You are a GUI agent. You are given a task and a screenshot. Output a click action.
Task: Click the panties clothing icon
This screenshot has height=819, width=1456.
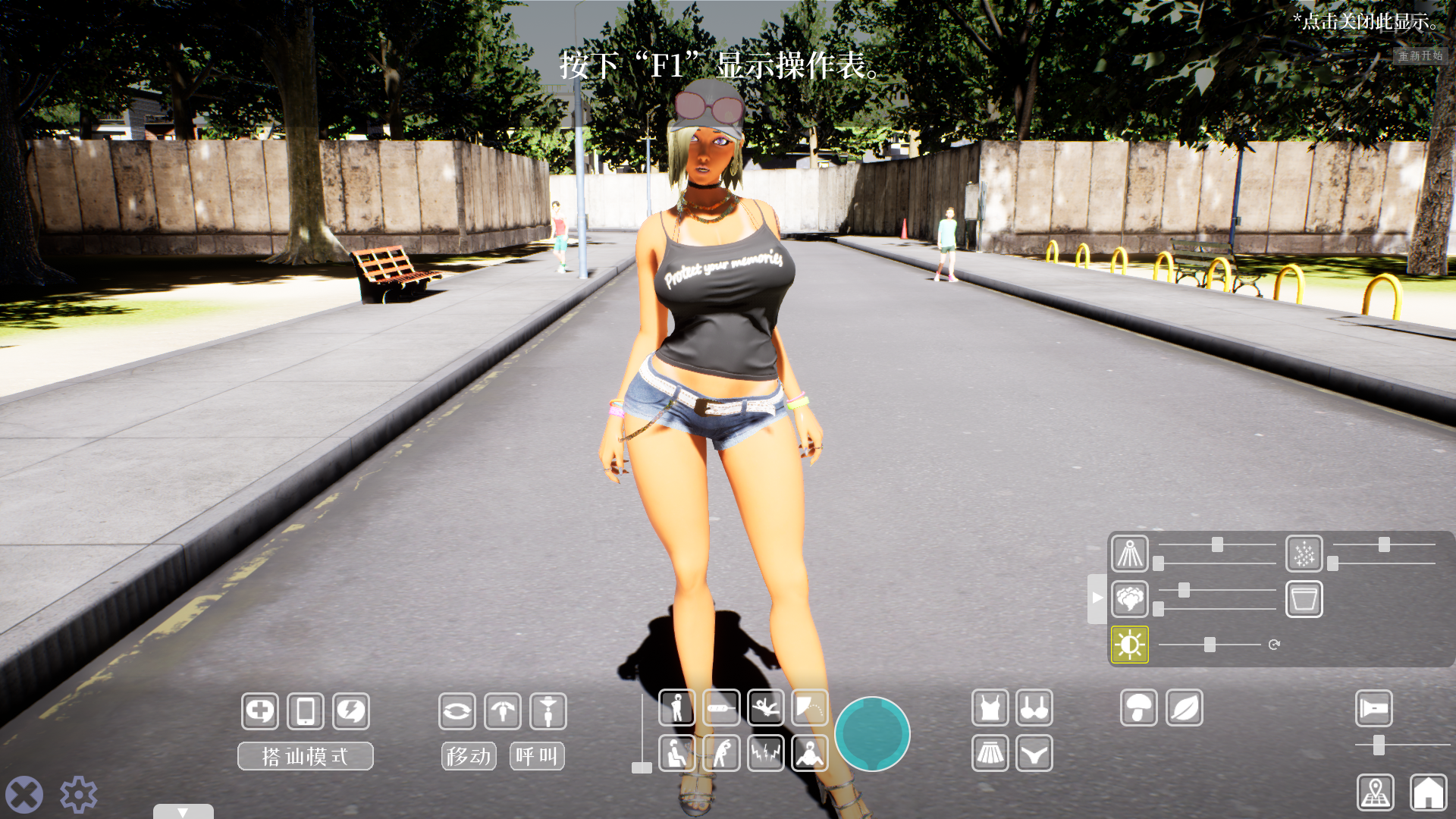click(x=1034, y=754)
